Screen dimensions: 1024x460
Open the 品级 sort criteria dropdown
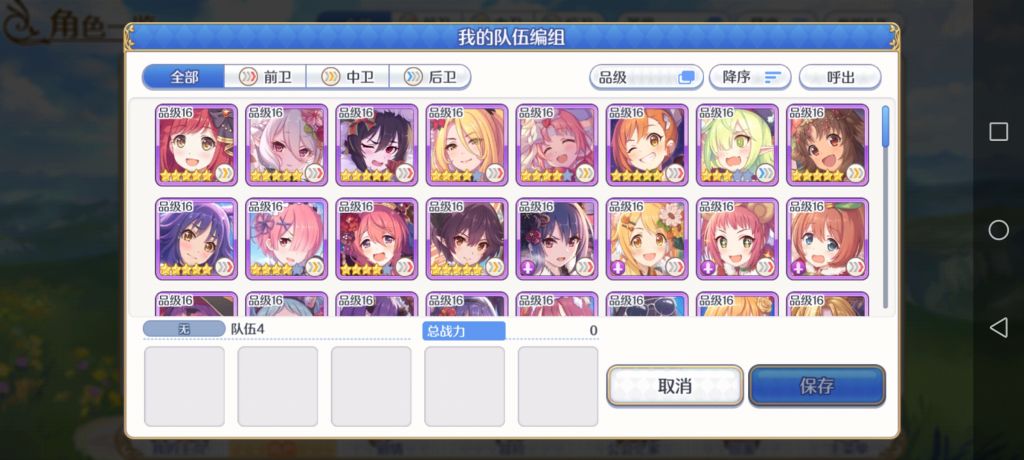[x=645, y=77]
